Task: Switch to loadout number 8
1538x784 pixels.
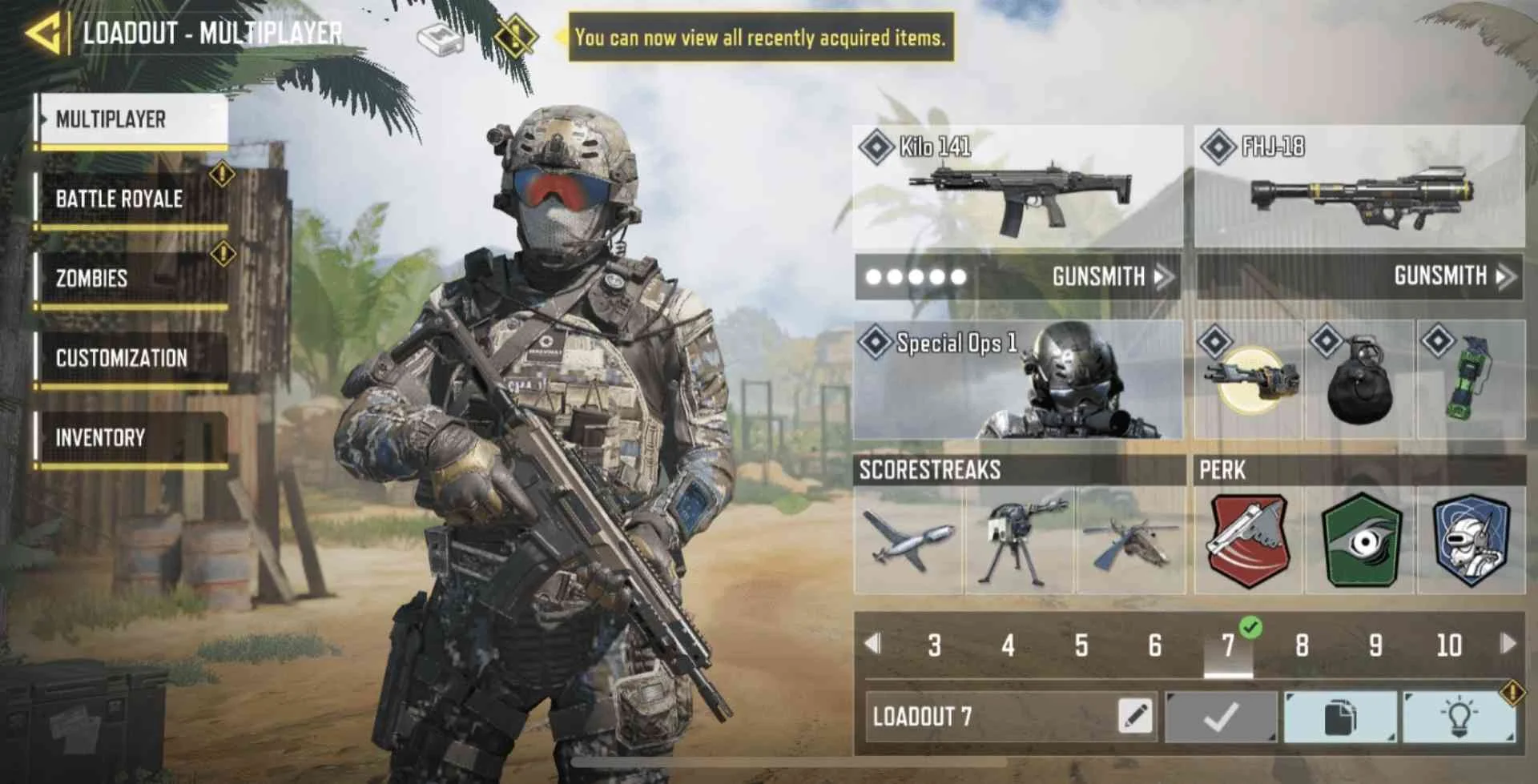Action: tap(1302, 645)
